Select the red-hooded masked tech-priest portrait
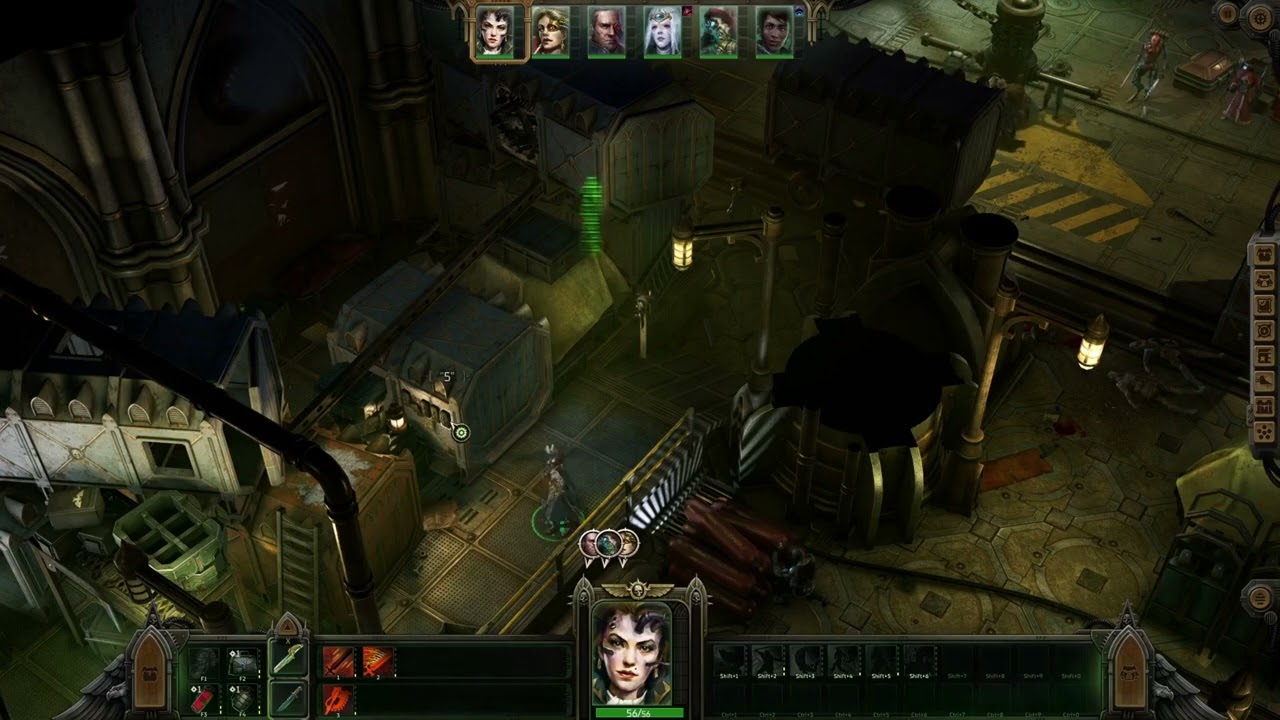Image resolution: width=1280 pixels, height=720 pixels. (x=719, y=32)
